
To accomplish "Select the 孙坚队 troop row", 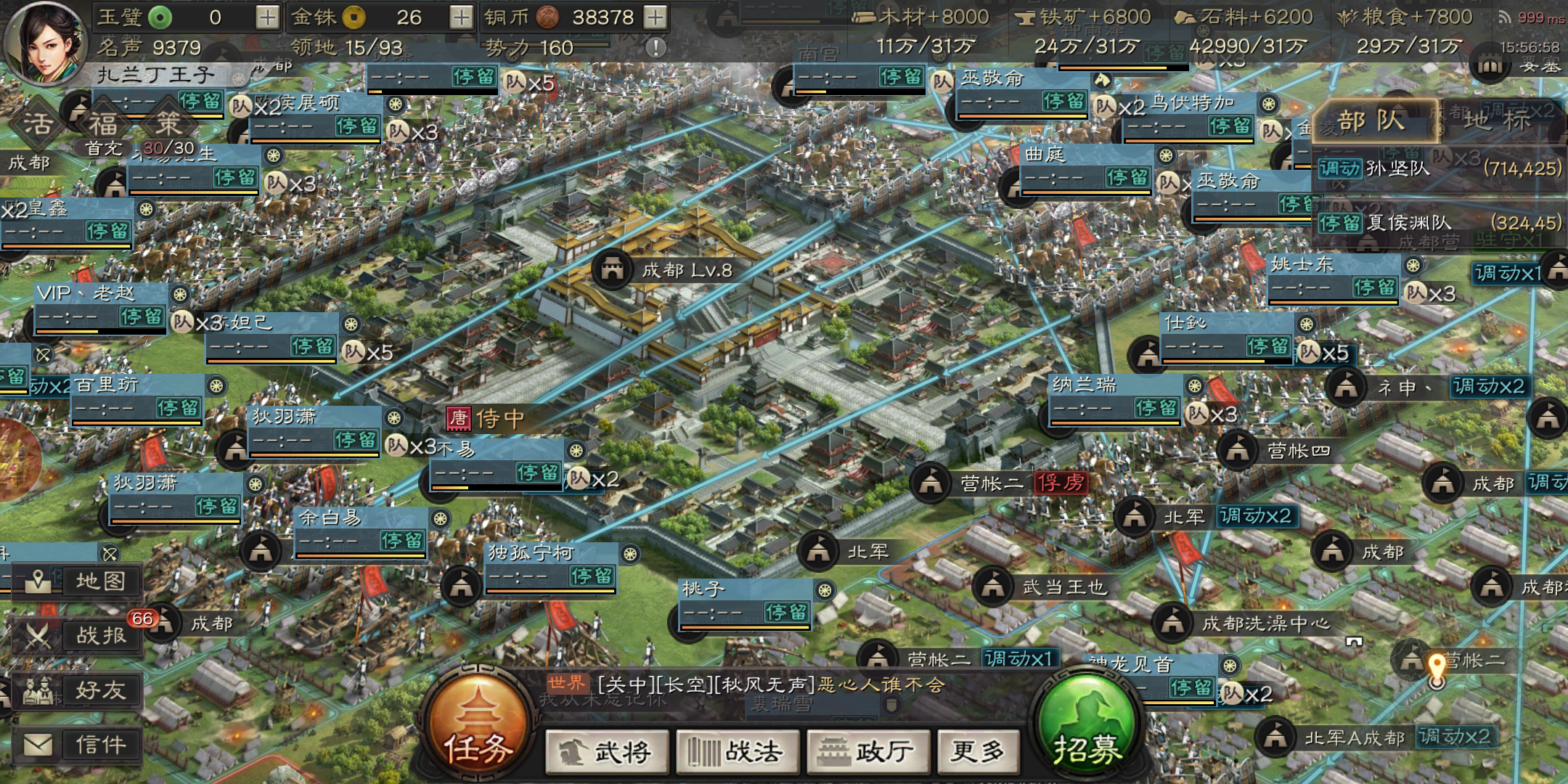I will point(1437,168).
